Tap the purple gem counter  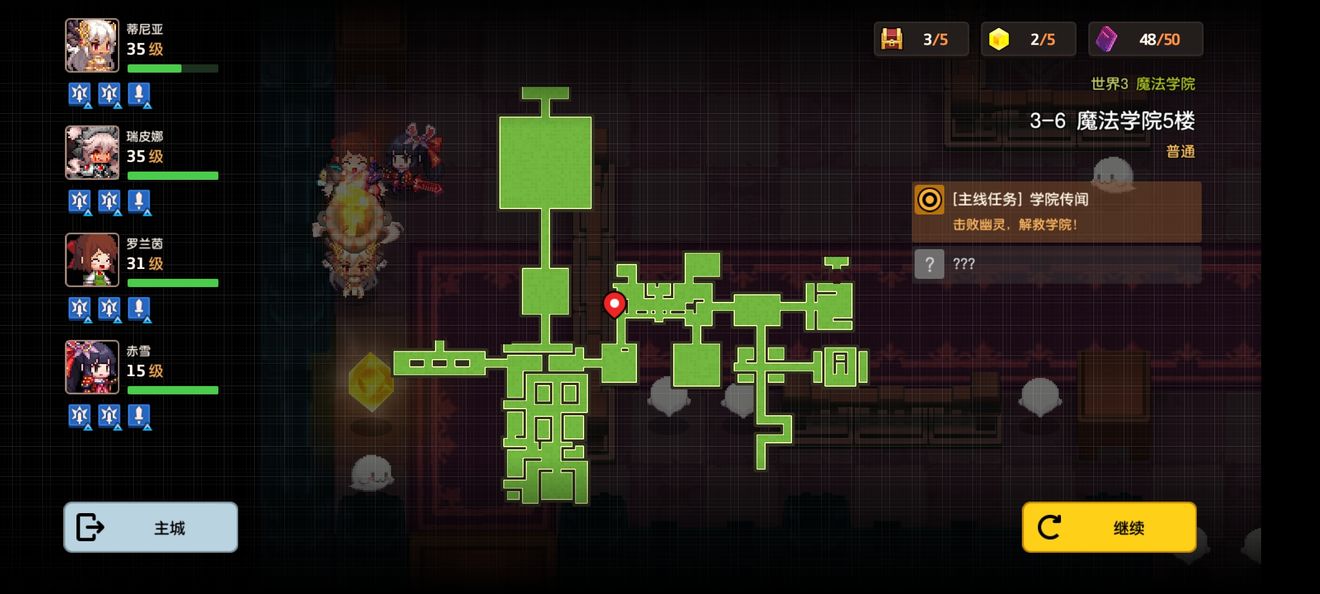click(1146, 39)
